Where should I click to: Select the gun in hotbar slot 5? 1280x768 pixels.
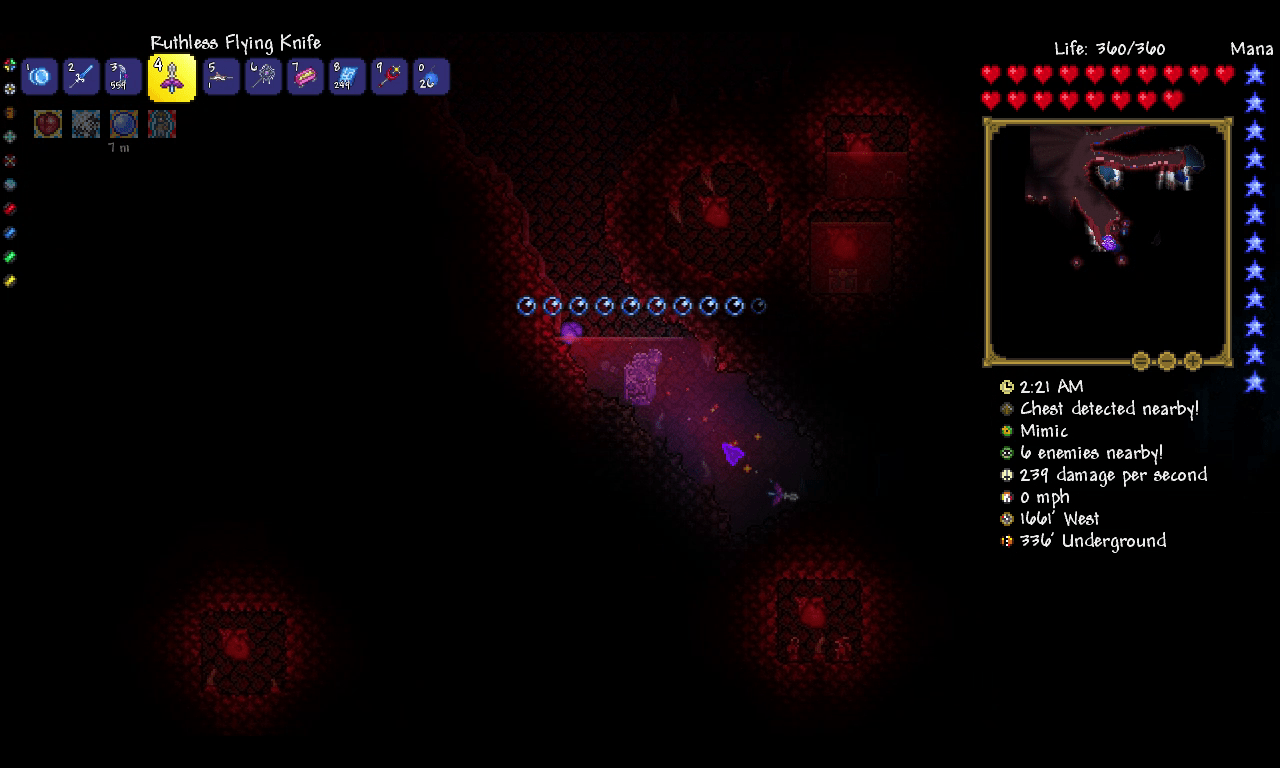[220, 76]
